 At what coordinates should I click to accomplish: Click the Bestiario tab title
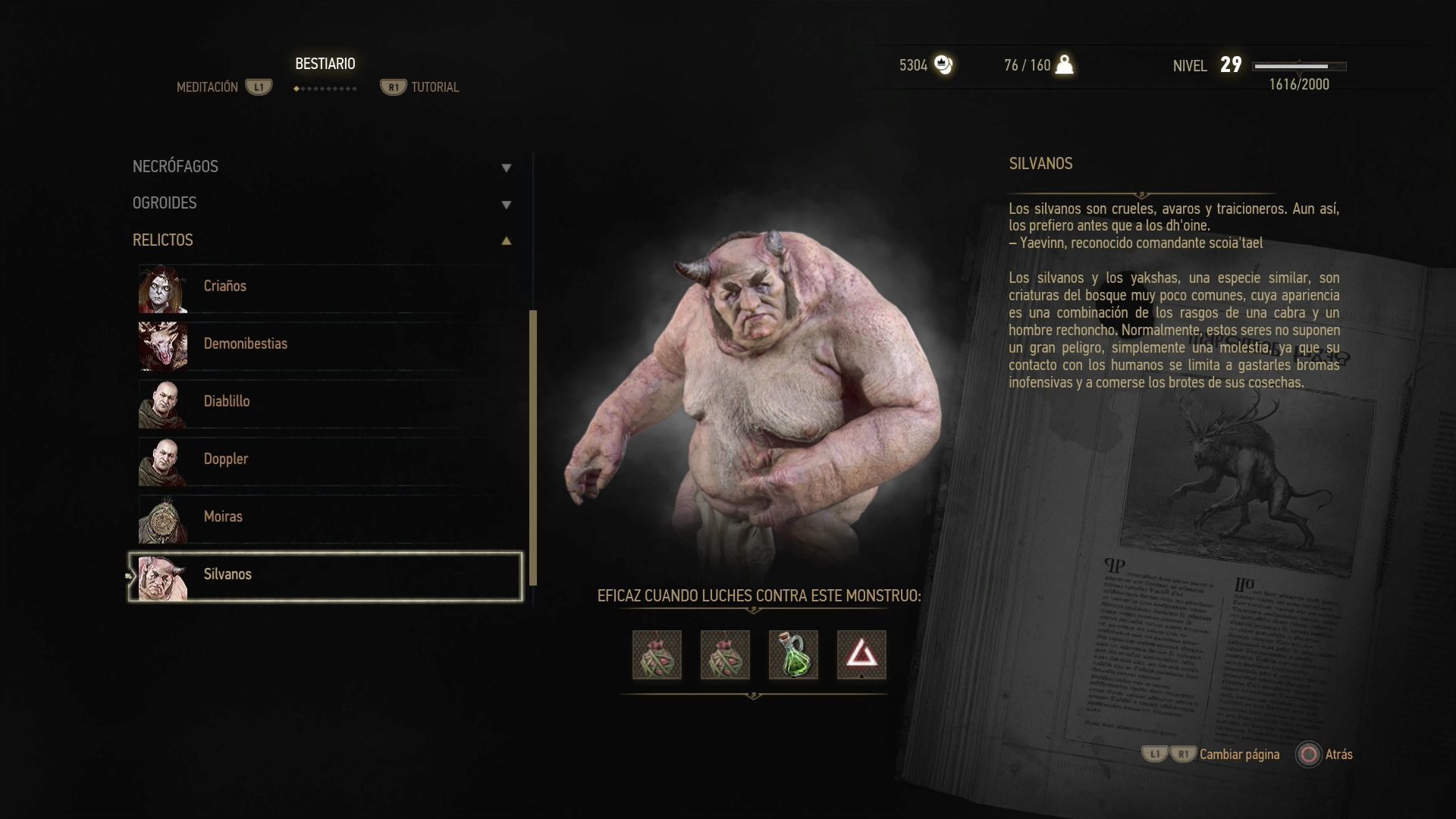tap(325, 64)
